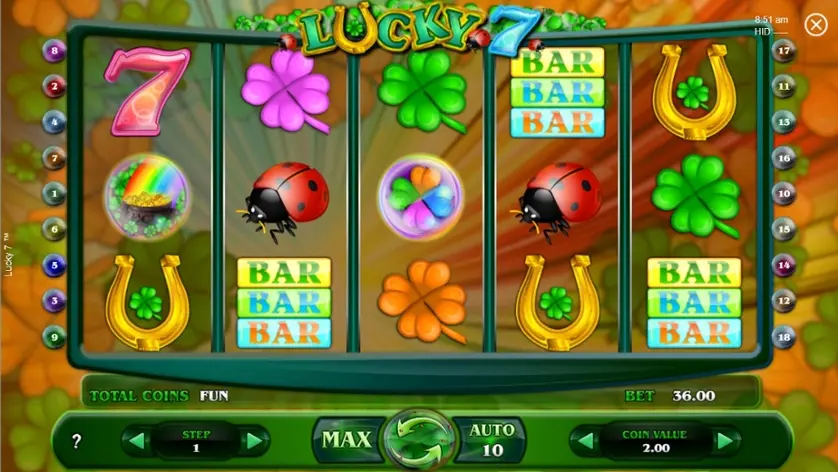Choose payline 17 ball
The width and height of the screenshot is (838, 472).
tap(785, 50)
